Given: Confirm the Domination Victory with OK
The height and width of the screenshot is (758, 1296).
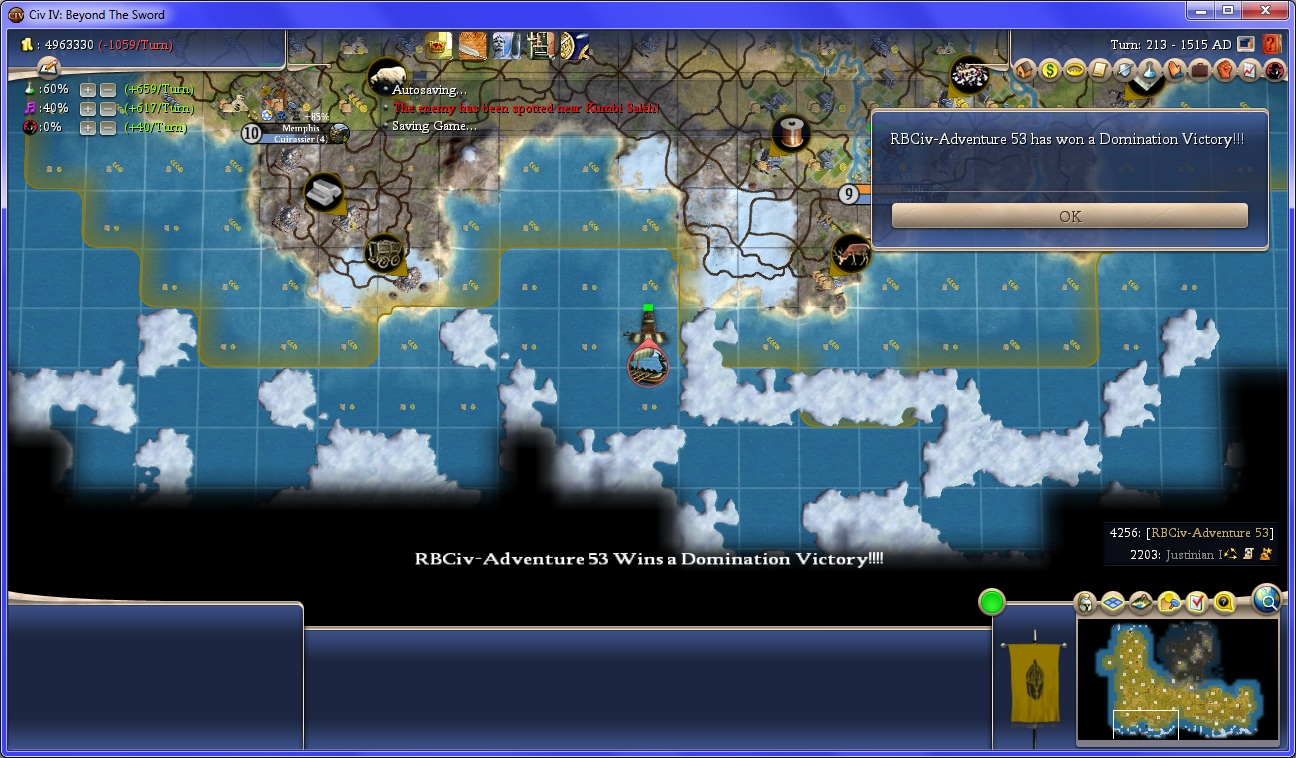Looking at the screenshot, I should click(1069, 216).
